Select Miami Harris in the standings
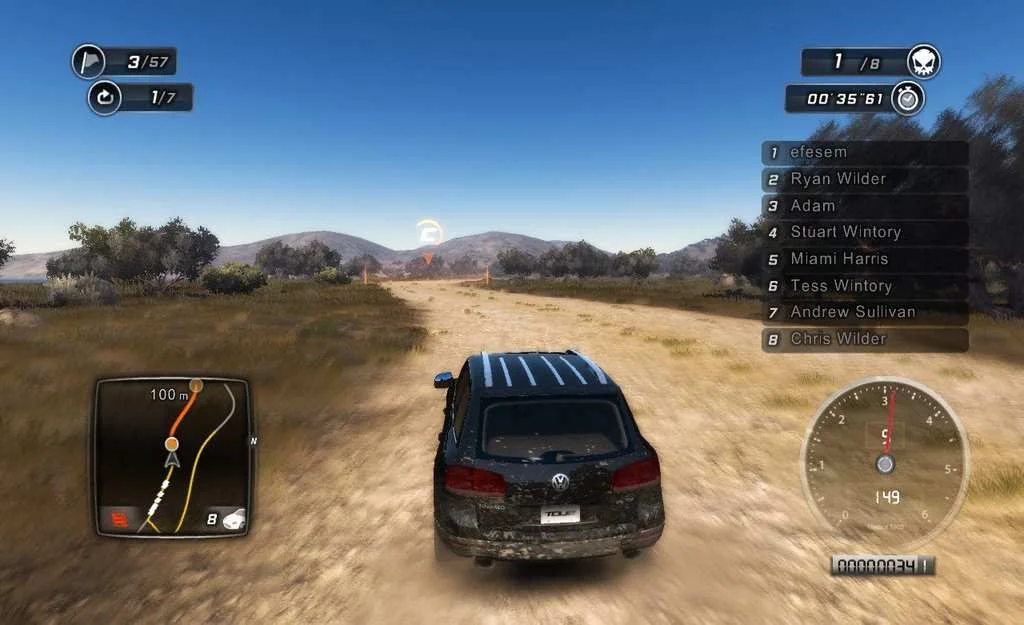Image resolution: width=1024 pixels, height=625 pixels. [x=865, y=260]
